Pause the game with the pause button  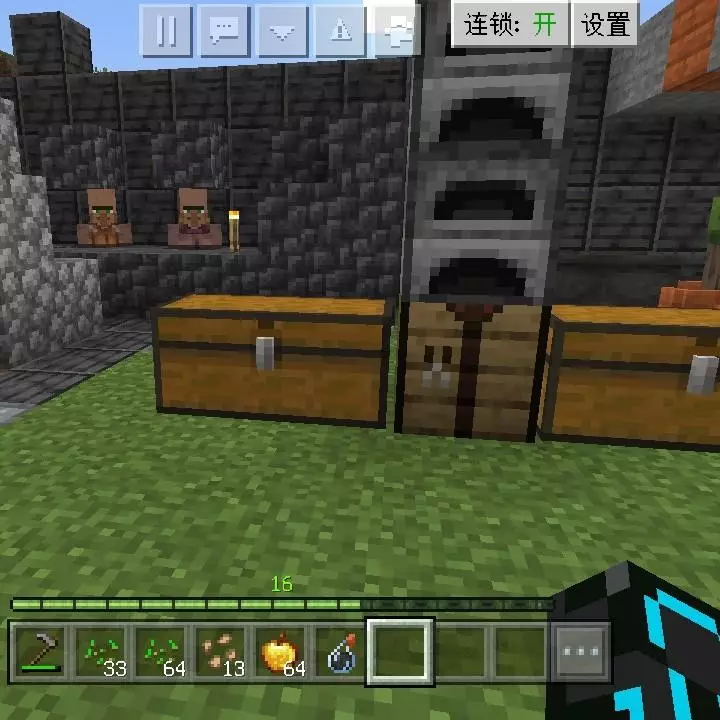(x=166, y=31)
